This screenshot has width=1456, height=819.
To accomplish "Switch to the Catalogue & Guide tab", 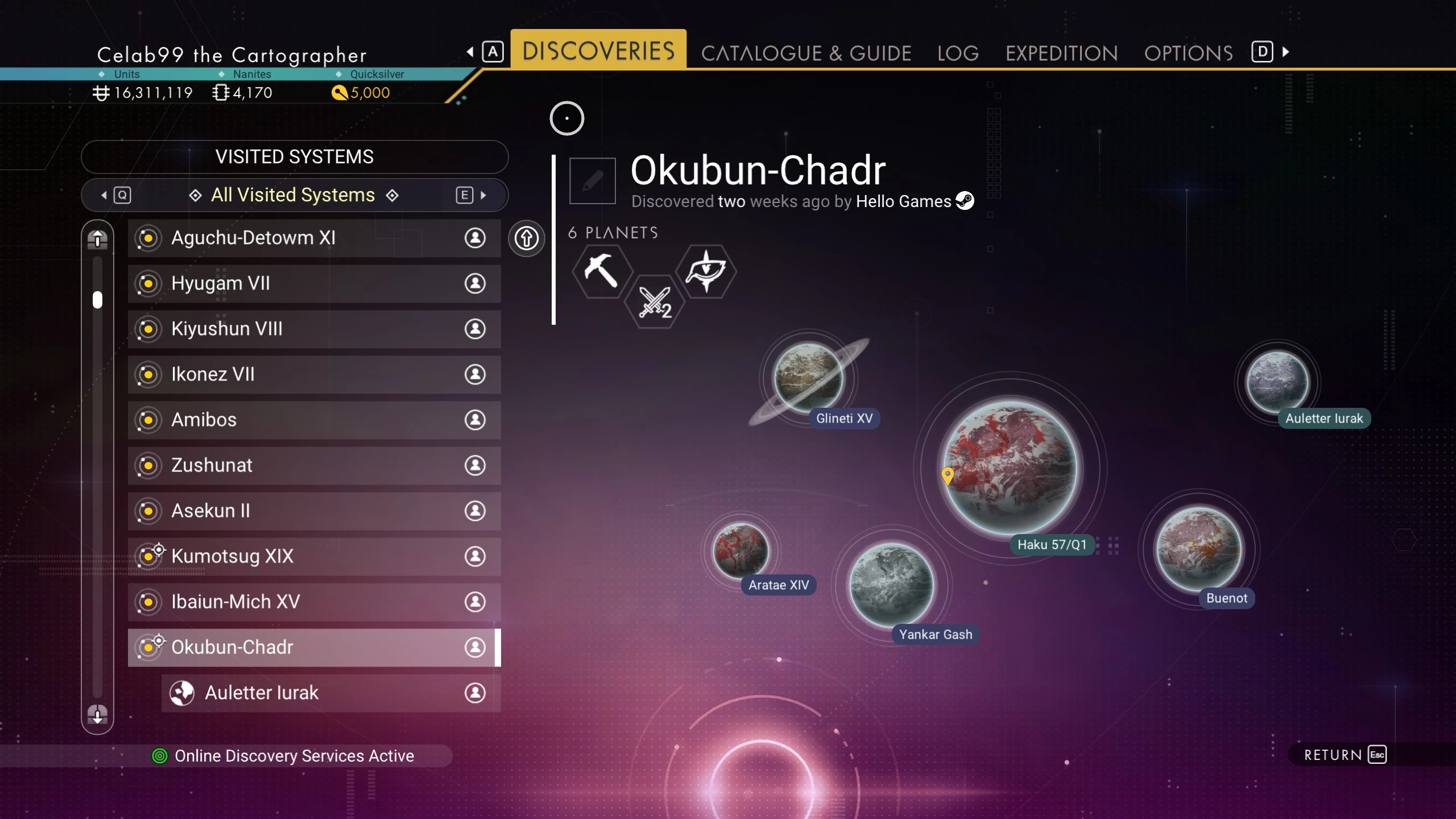I will pyautogui.click(x=806, y=53).
